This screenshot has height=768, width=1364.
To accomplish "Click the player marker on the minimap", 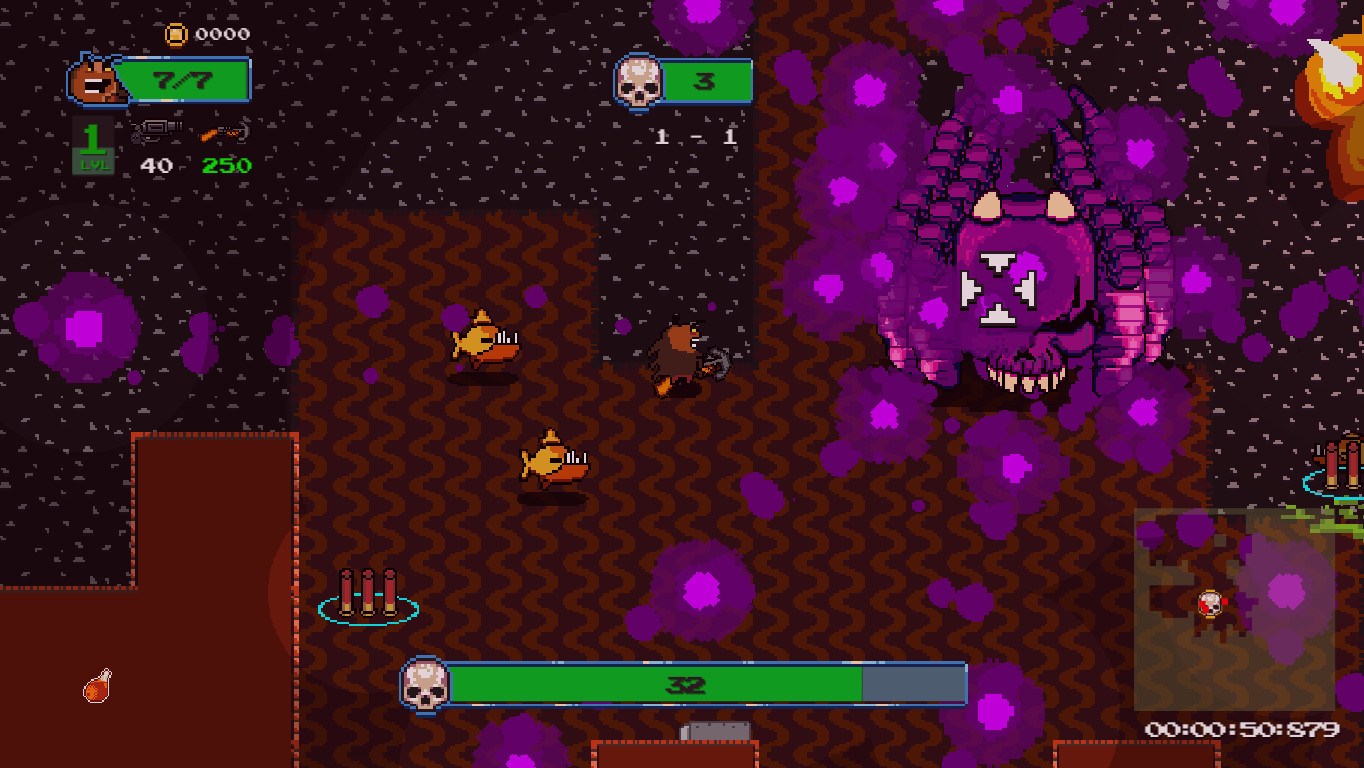I will [1208, 605].
